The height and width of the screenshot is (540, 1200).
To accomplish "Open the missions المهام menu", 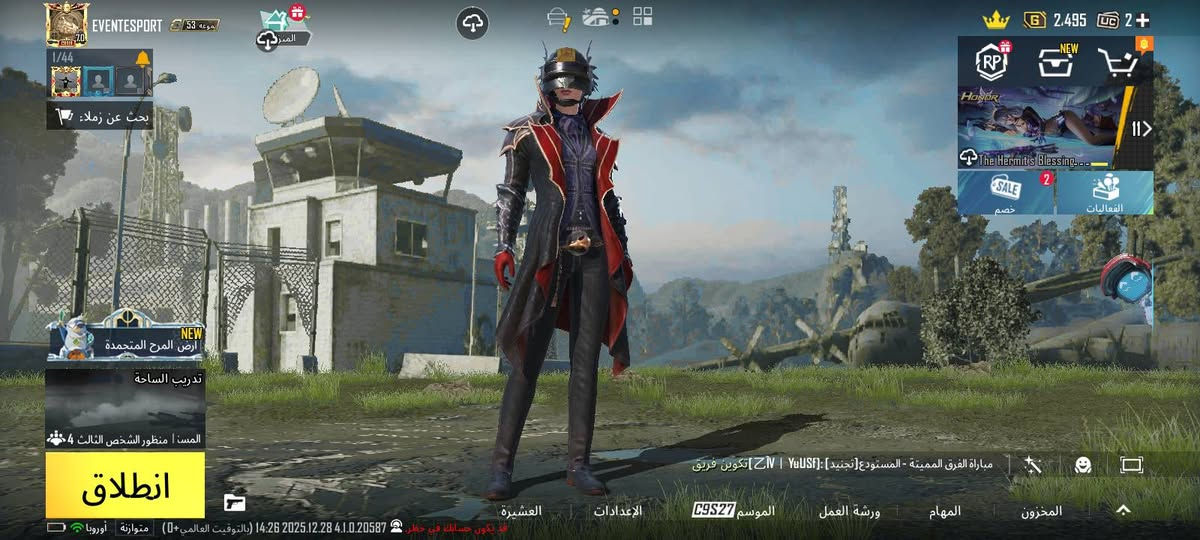I will tap(945, 511).
